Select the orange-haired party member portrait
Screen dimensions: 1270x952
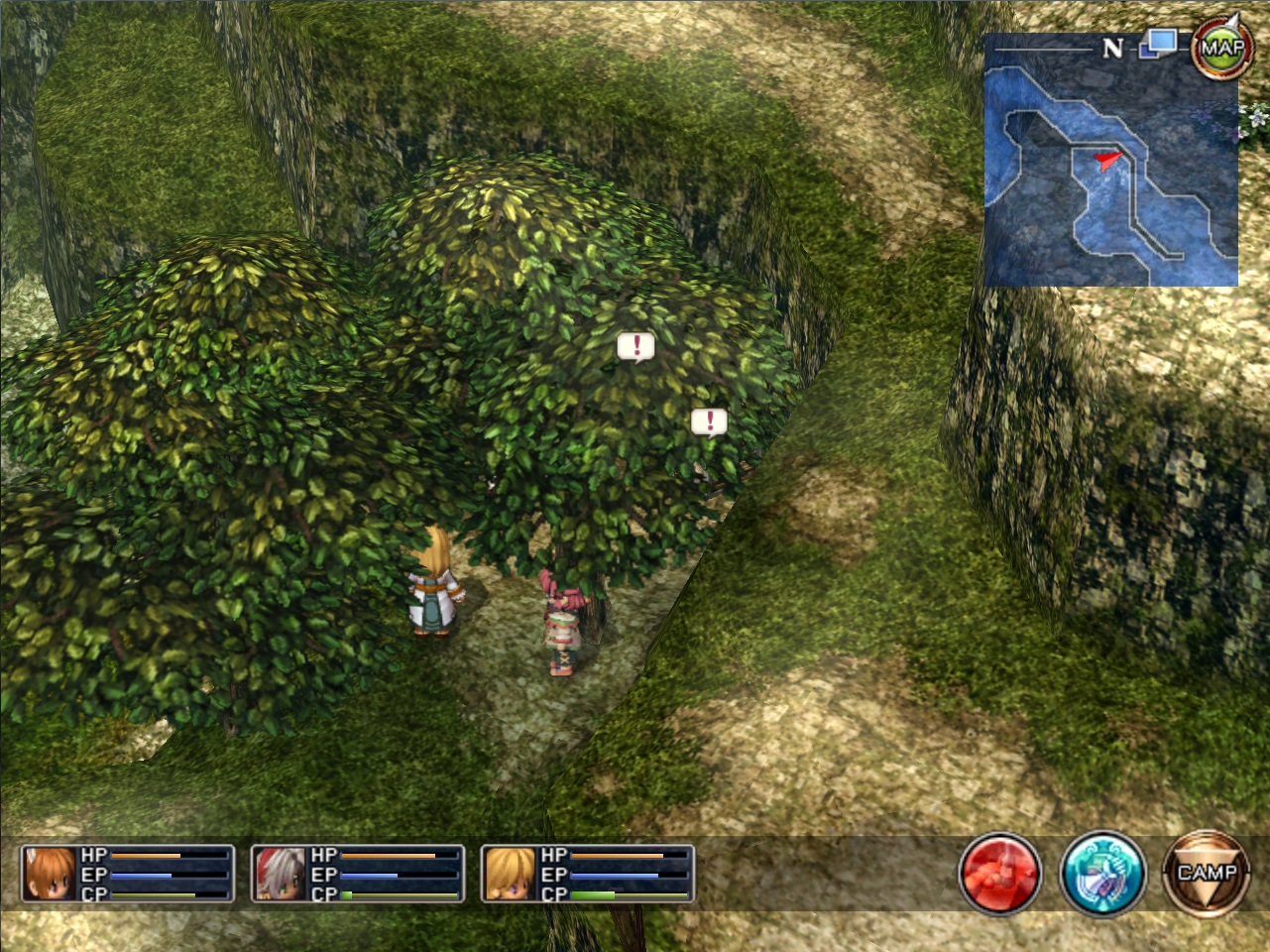tap(51, 874)
